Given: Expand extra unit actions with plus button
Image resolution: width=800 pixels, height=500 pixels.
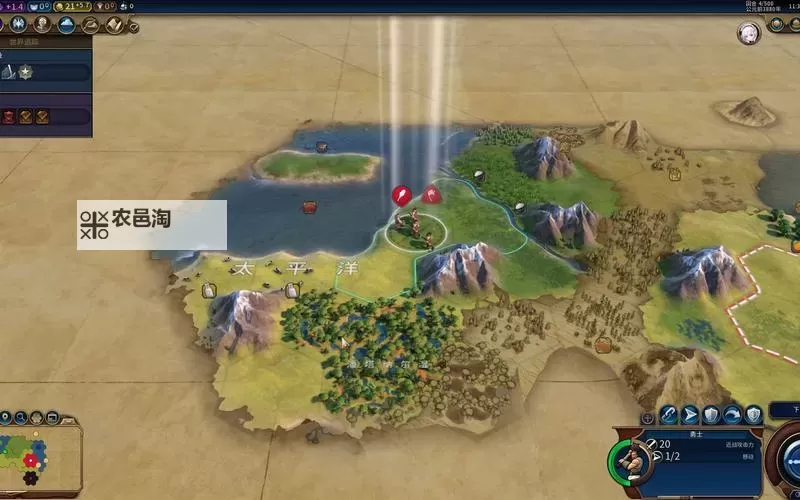Looking at the screenshot, I should point(647,415).
